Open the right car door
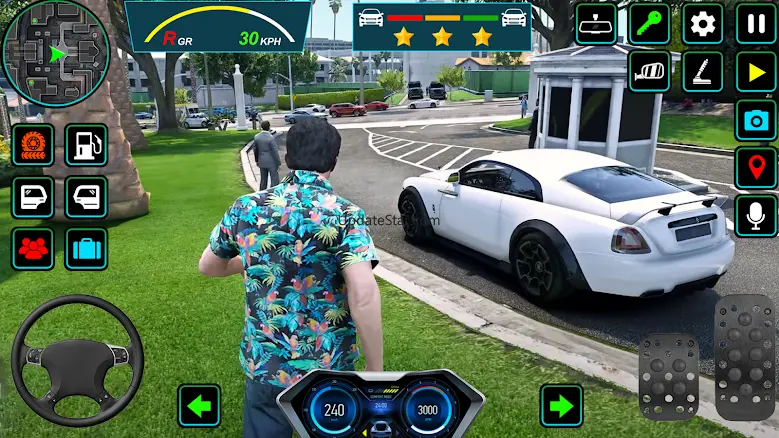The image size is (779, 438). (86, 197)
